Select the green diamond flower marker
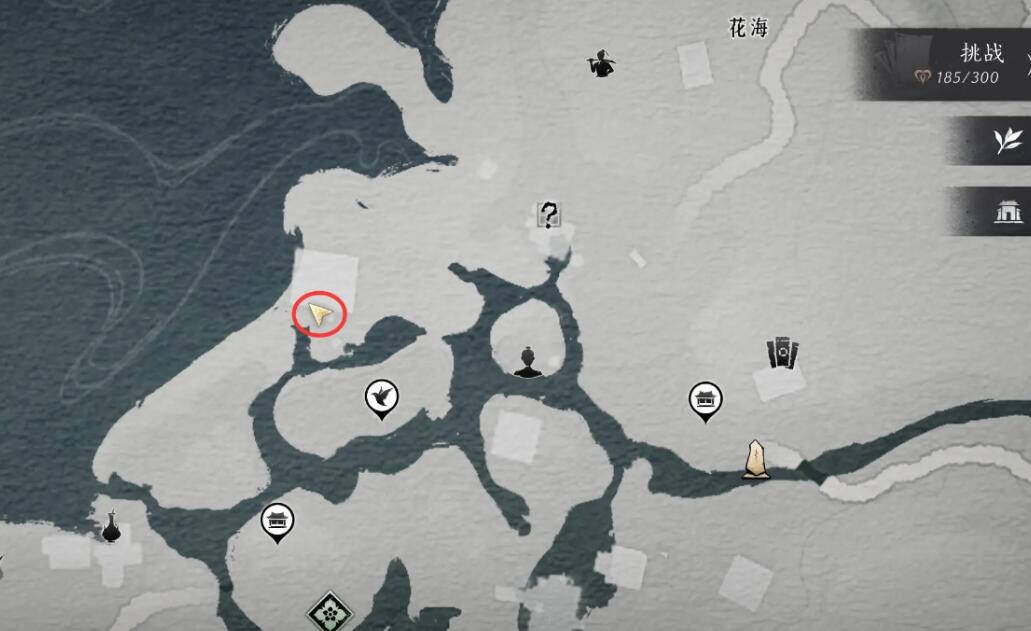This screenshot has width=1031, height=631. 329,610
